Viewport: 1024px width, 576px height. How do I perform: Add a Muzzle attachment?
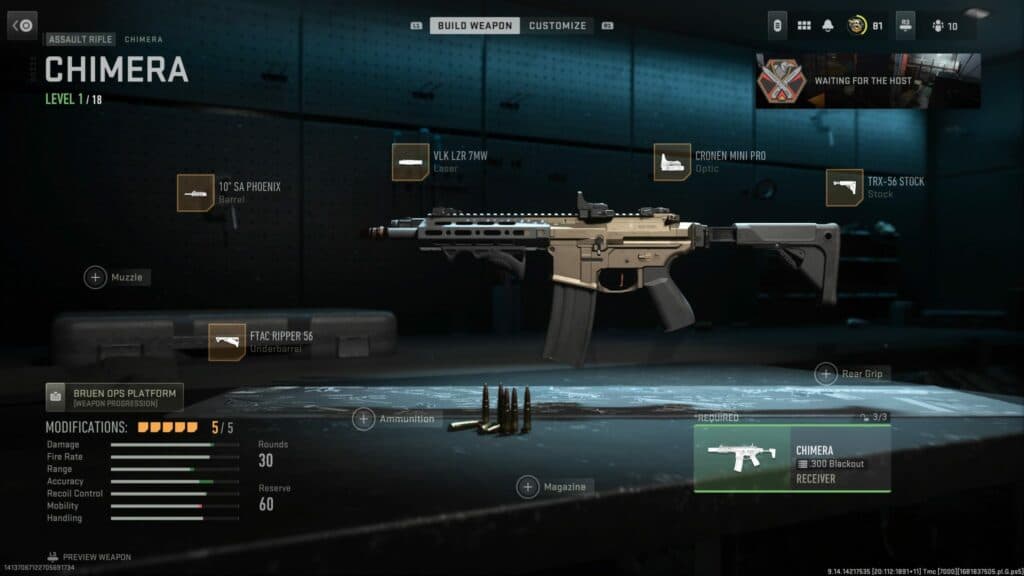point(96,277)
